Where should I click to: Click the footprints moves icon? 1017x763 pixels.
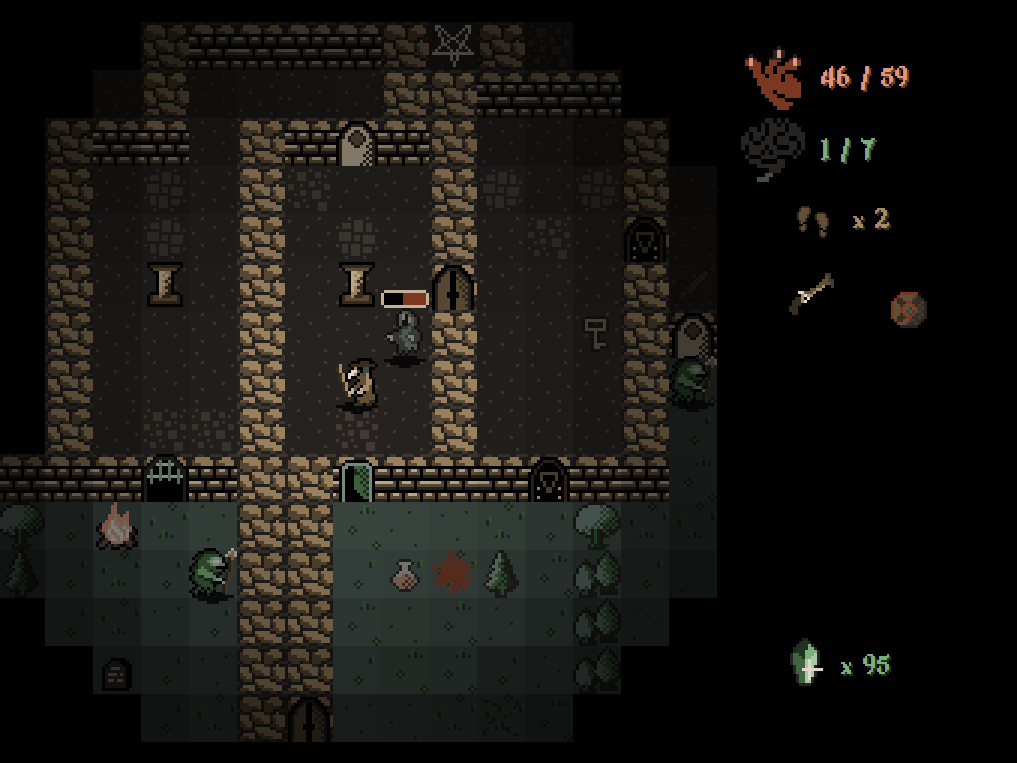(812, 220)
